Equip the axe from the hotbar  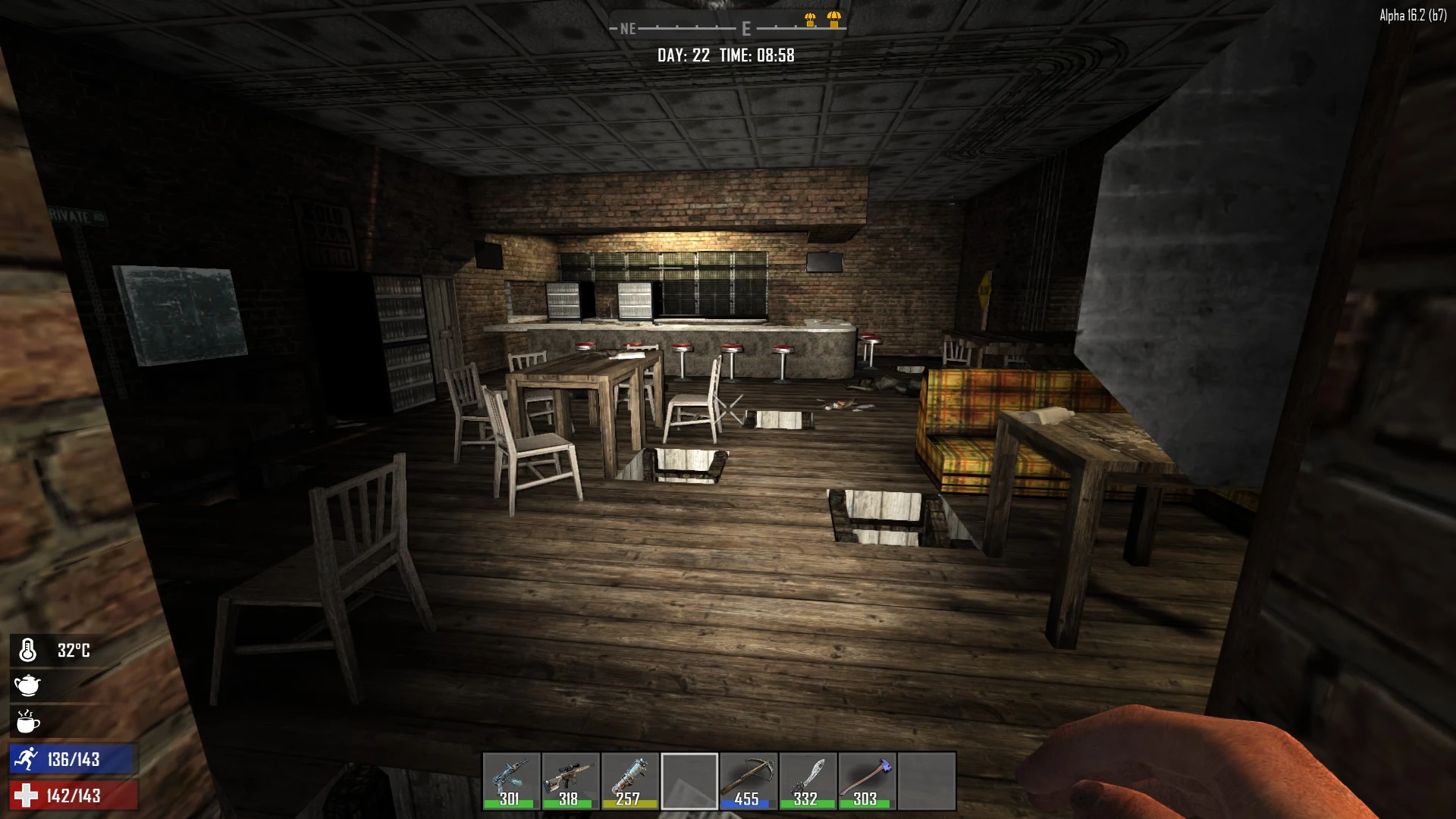tap(867, 780)
